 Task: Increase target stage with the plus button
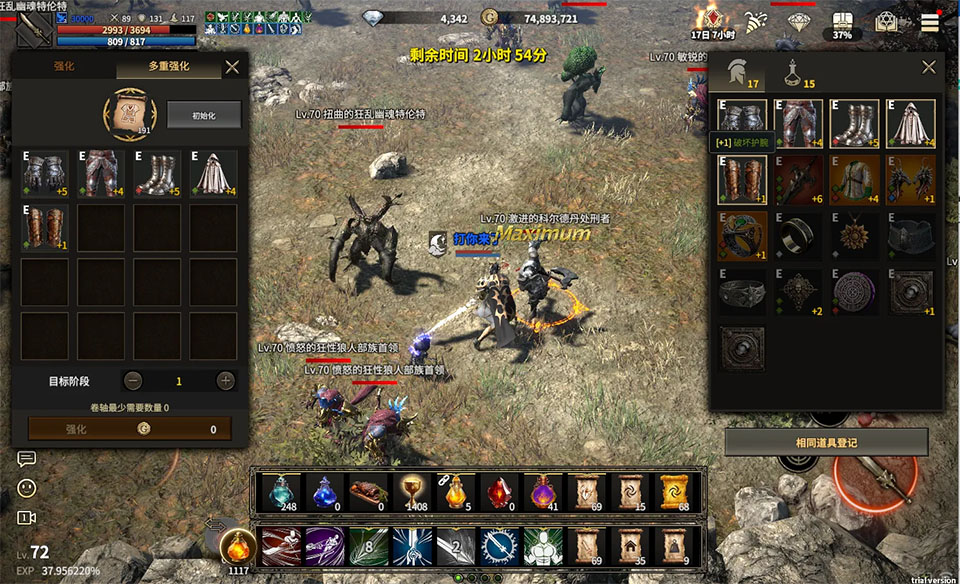click(226, 381)
